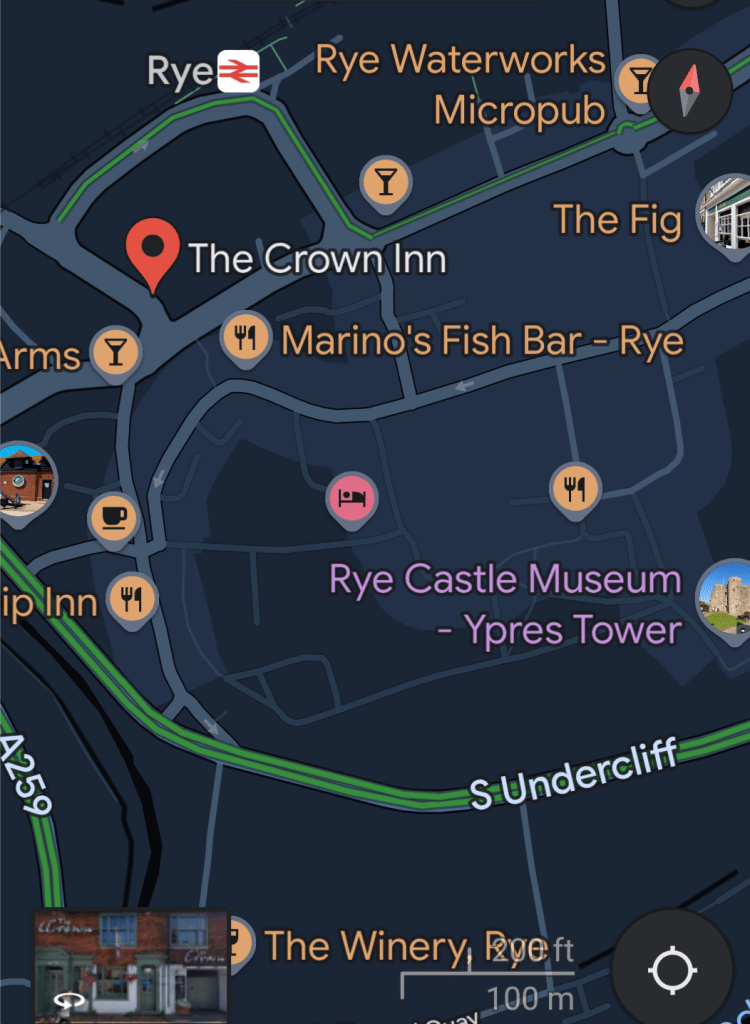This screenshot has height=1024, width=750.
Task: Select The Crown Inn red pin
Action: click(152, 254)
